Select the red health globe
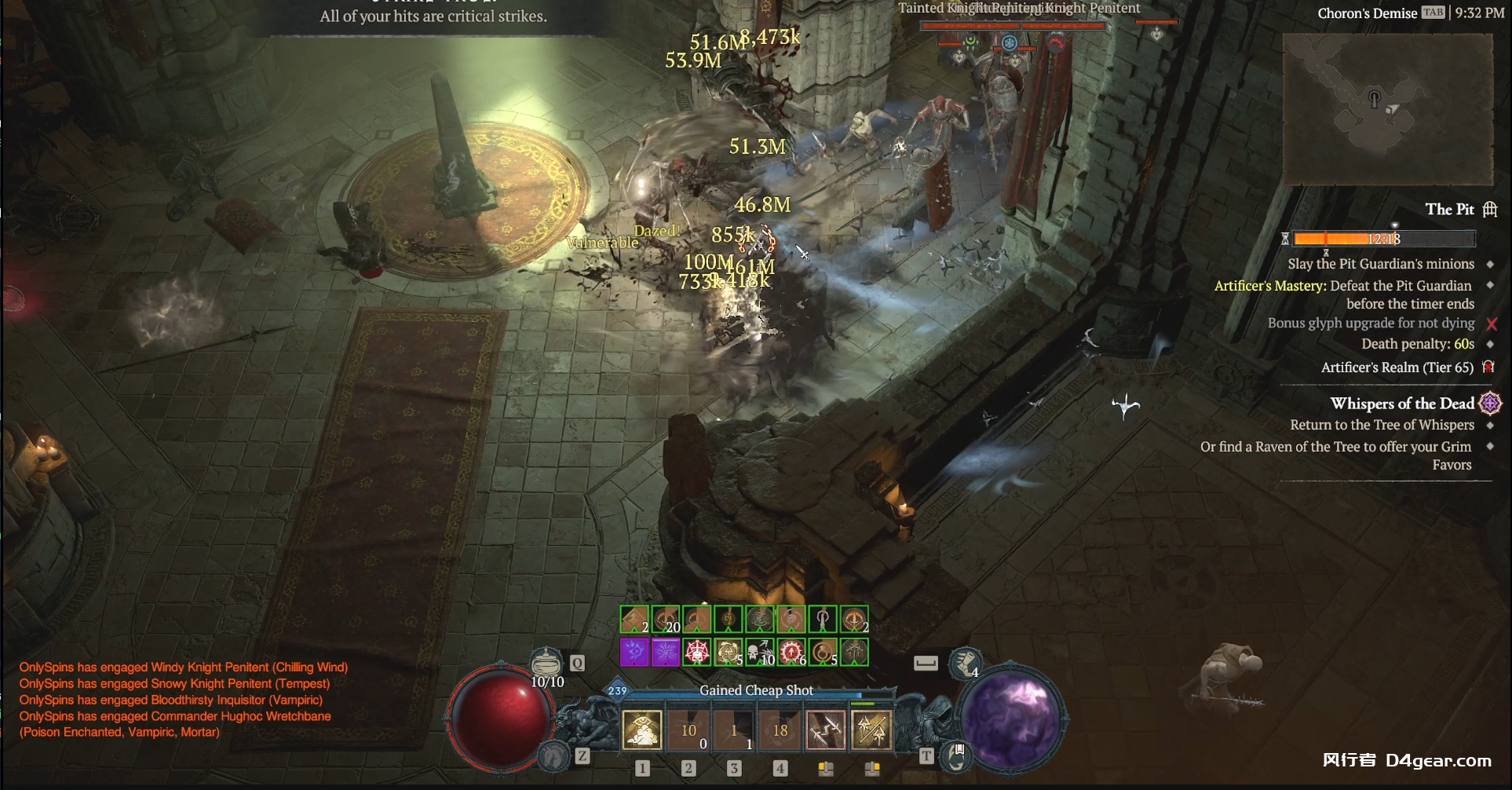This screenshot has height=790, width=1512. click(x=500, y=718)
